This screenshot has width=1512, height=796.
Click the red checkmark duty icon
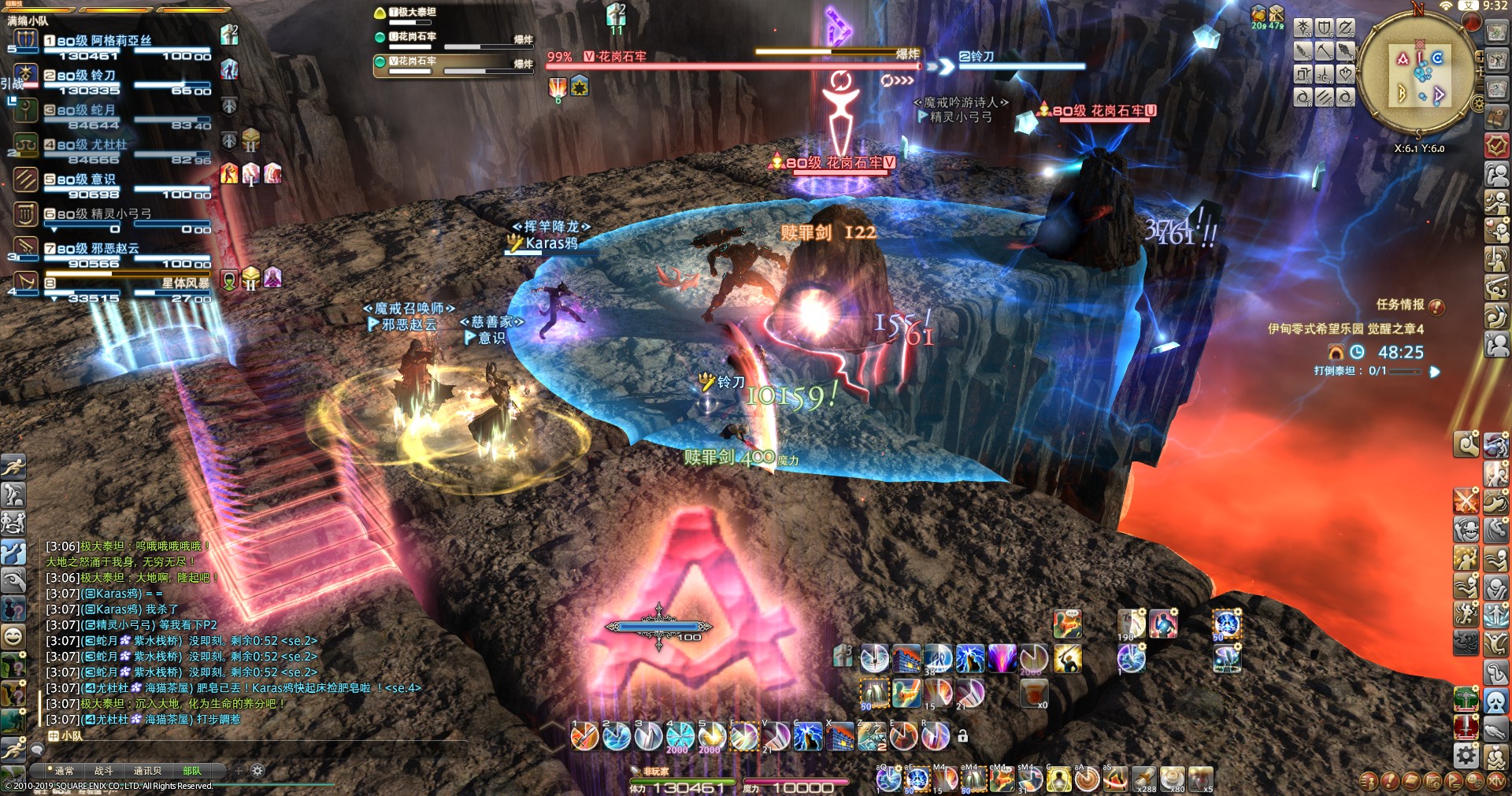[x=1496, y=146]
